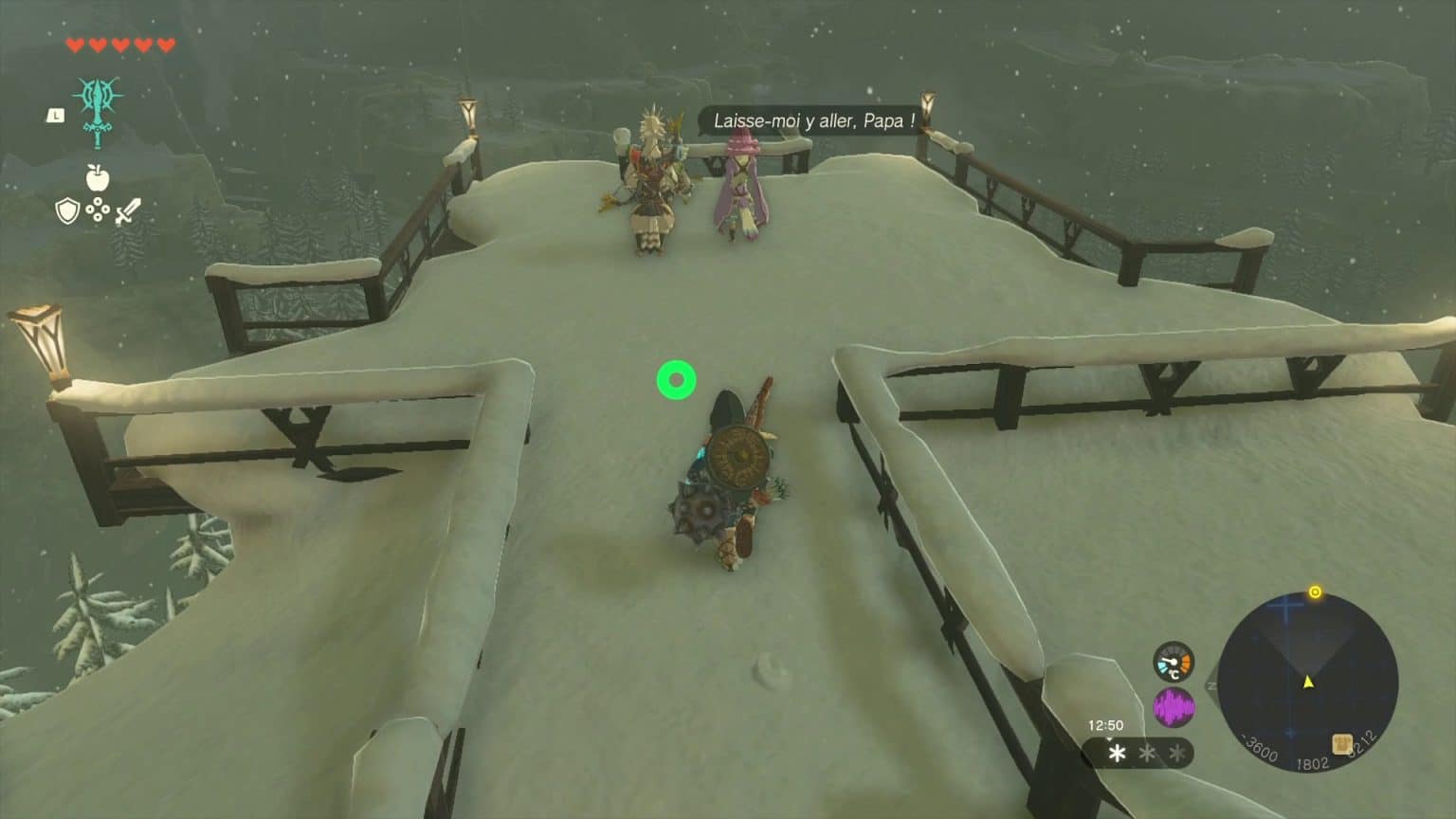Open the Z compass marker beside the minimap
The height and width of the screenshot is (819, 1456).
pos(1210,686)
